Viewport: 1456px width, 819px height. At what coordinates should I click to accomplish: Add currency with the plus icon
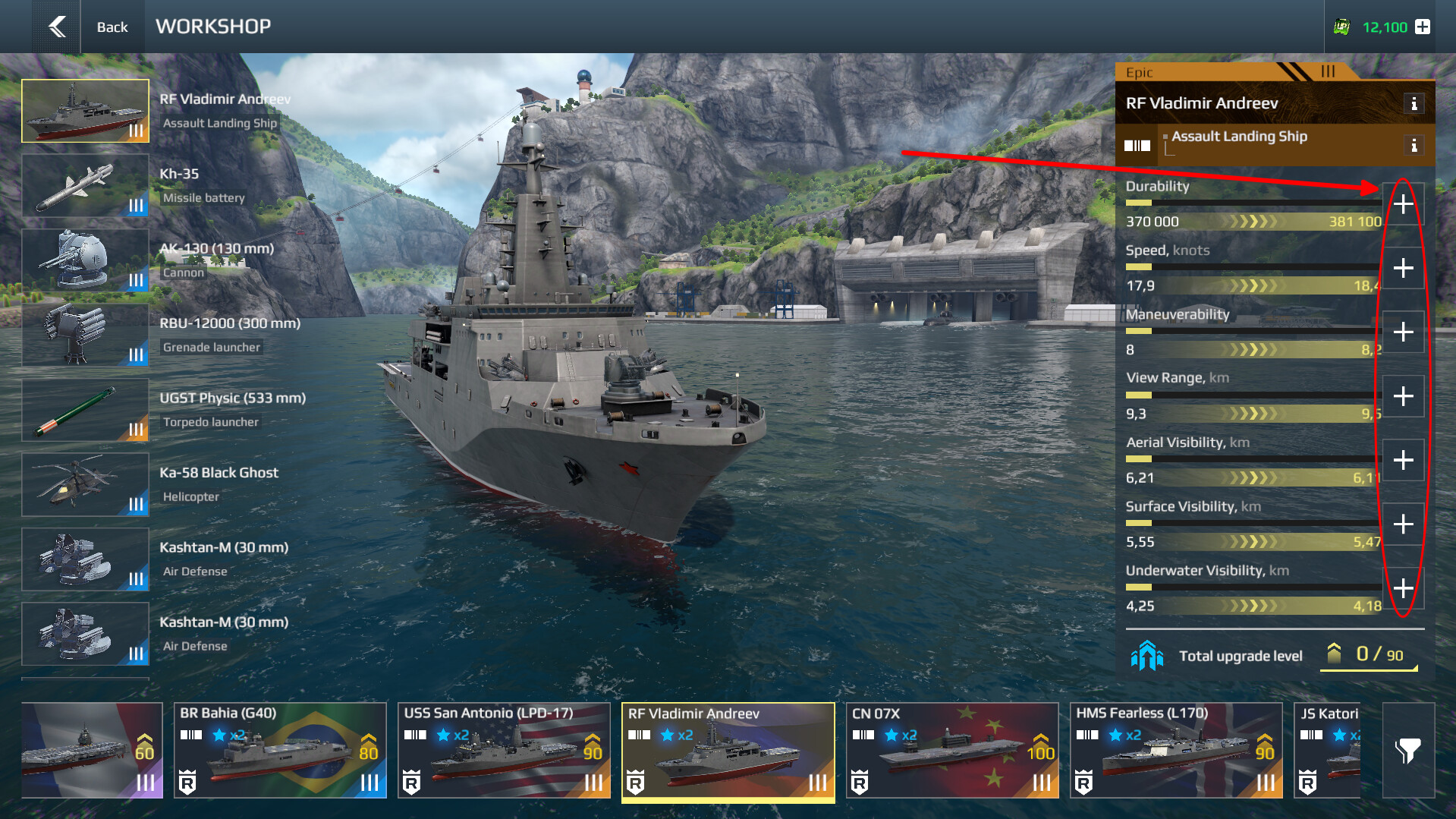click(1423, 27)
